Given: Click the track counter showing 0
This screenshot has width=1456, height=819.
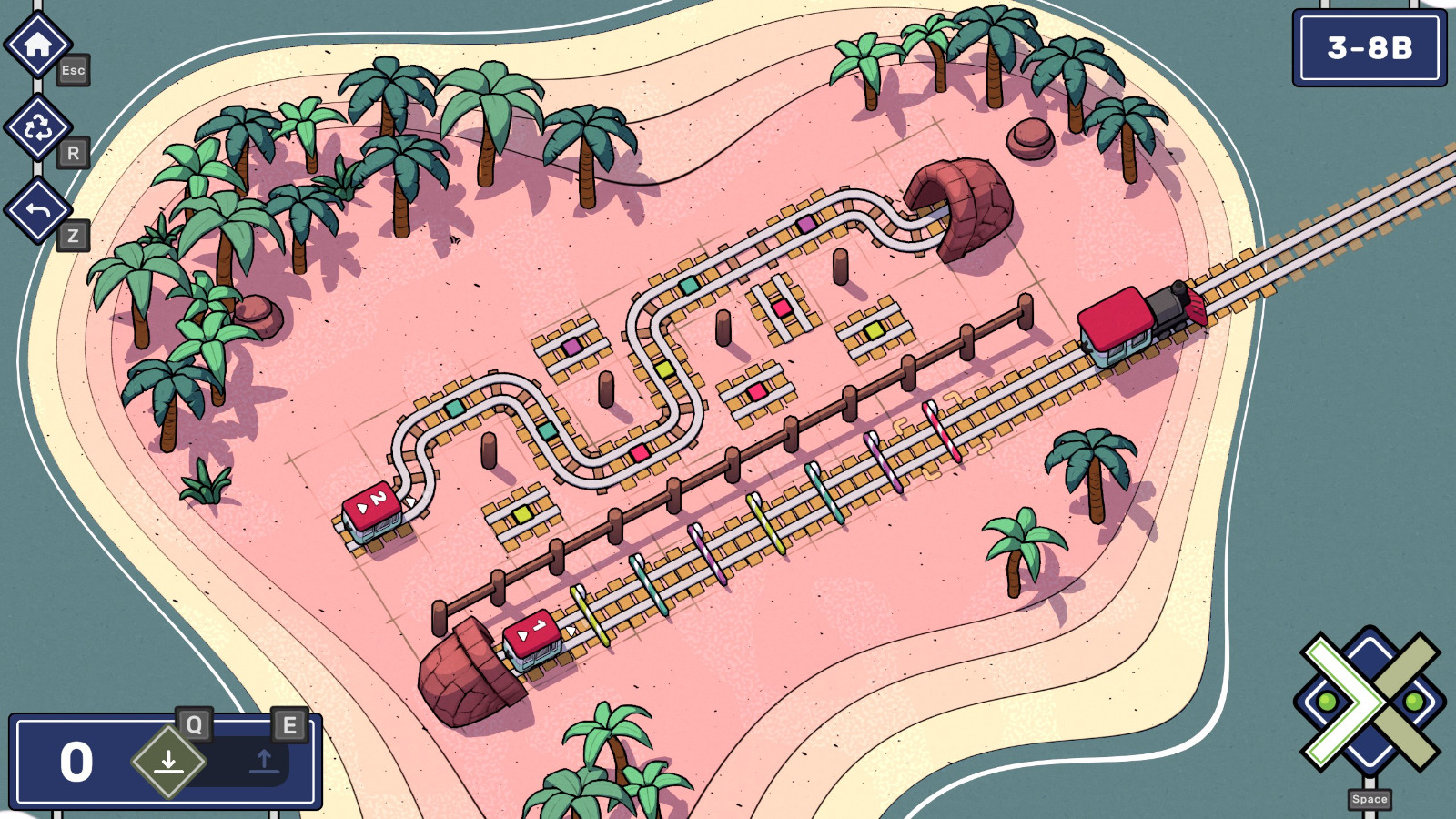Looking at the screenshot, I should tap(77, 761).
